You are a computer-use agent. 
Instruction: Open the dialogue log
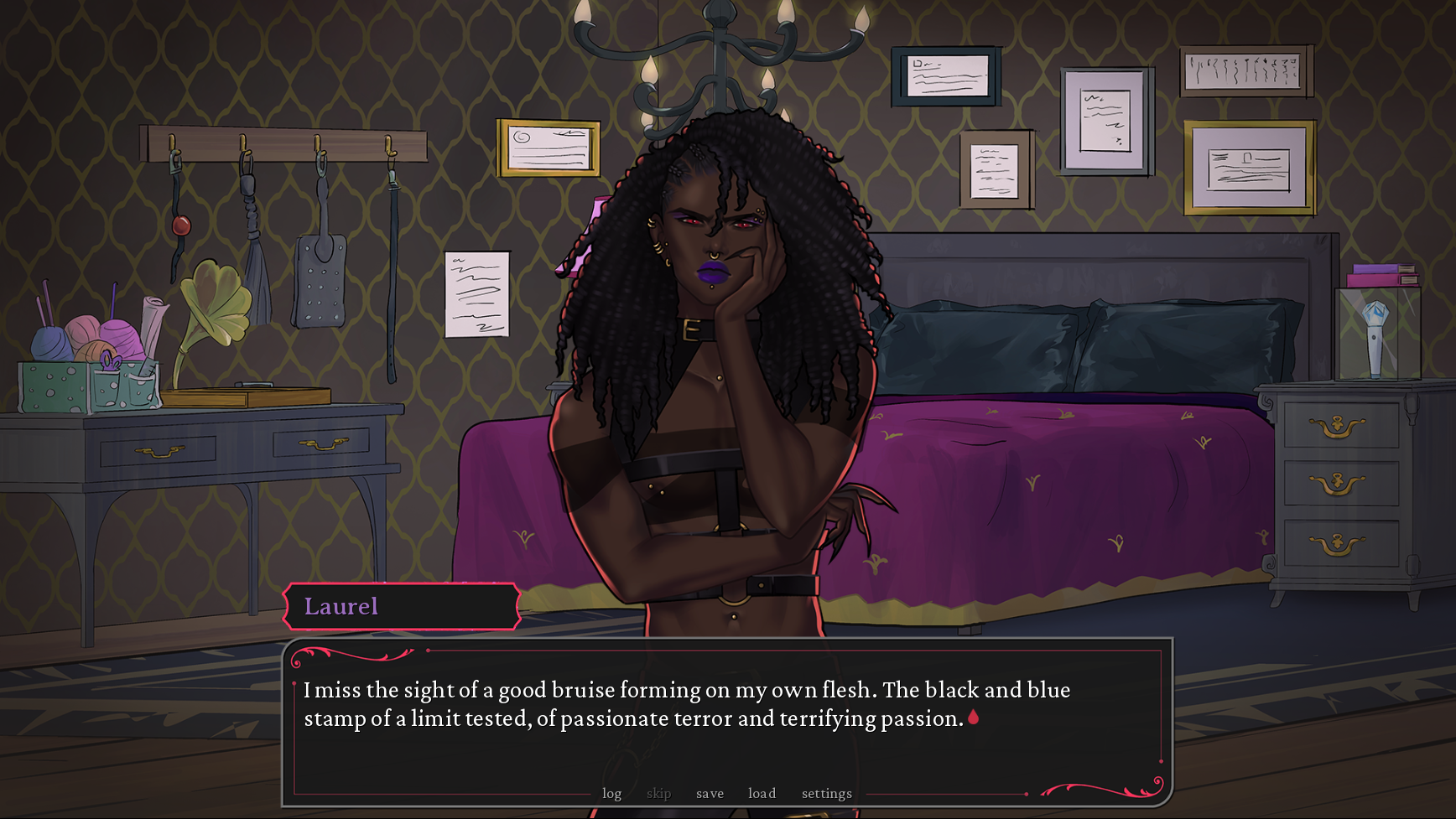[611, 793]
